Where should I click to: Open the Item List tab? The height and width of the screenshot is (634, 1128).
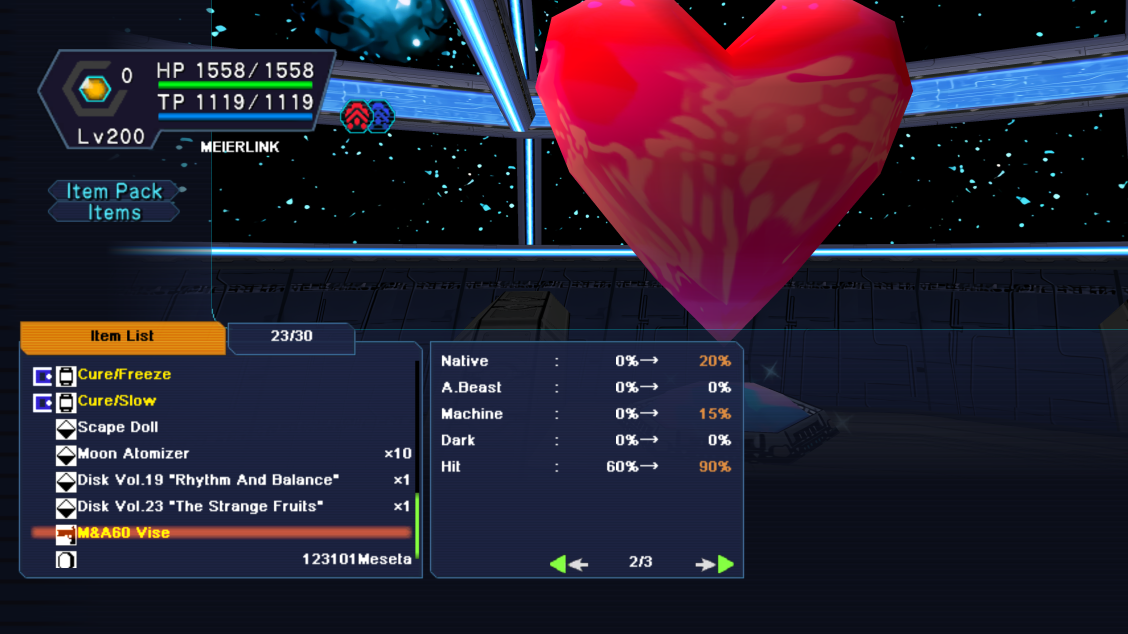tap(122, 337)
